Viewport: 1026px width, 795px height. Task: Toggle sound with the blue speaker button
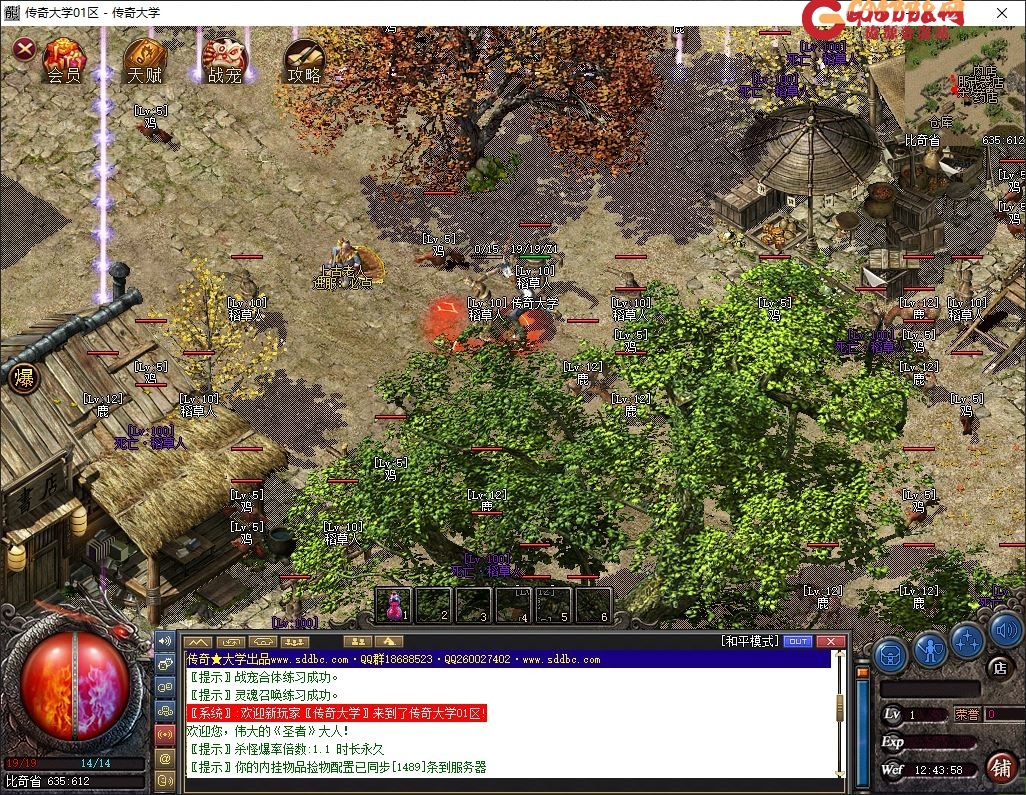1005,632
